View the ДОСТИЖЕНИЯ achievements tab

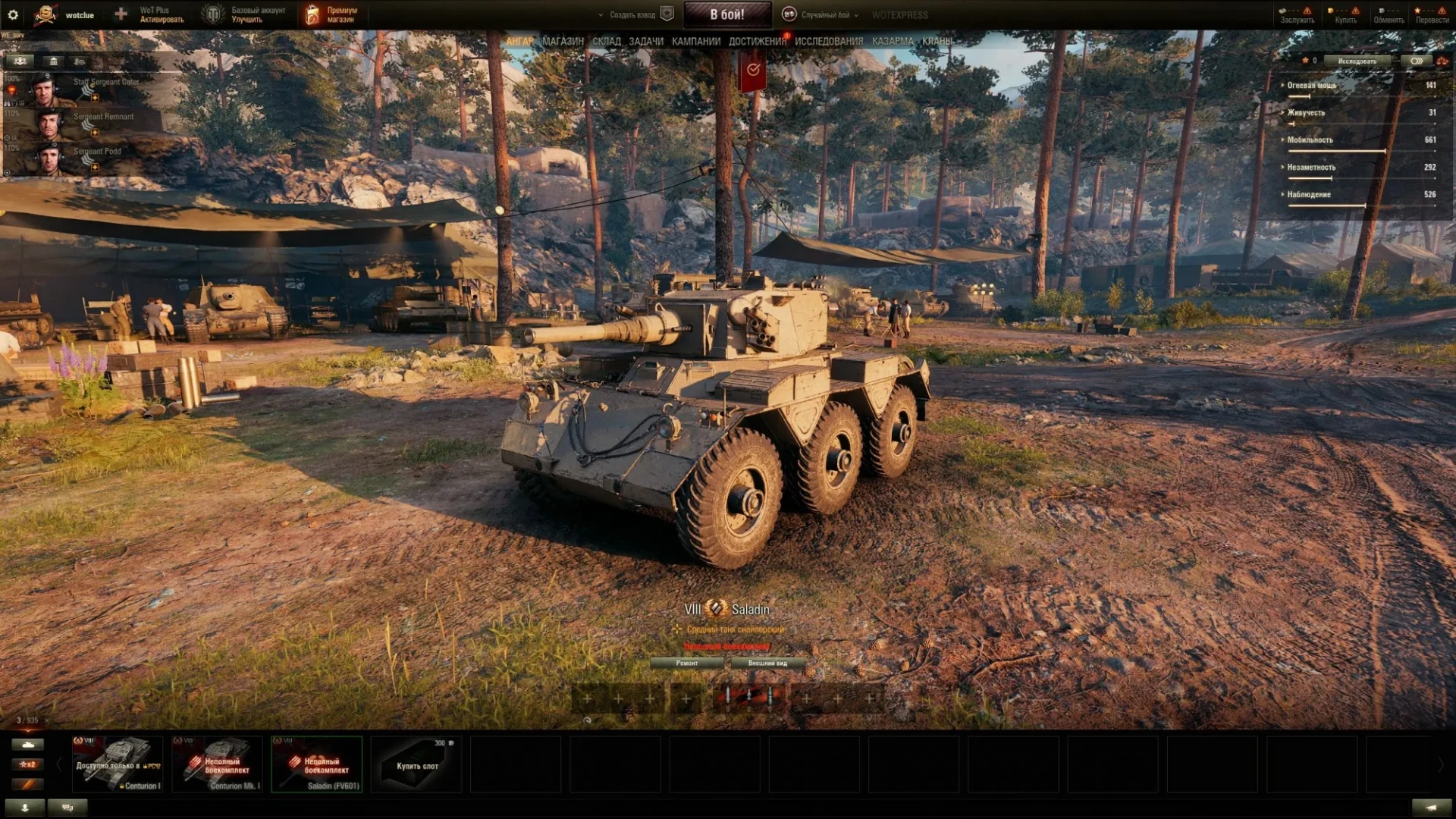tap(757, 42)
